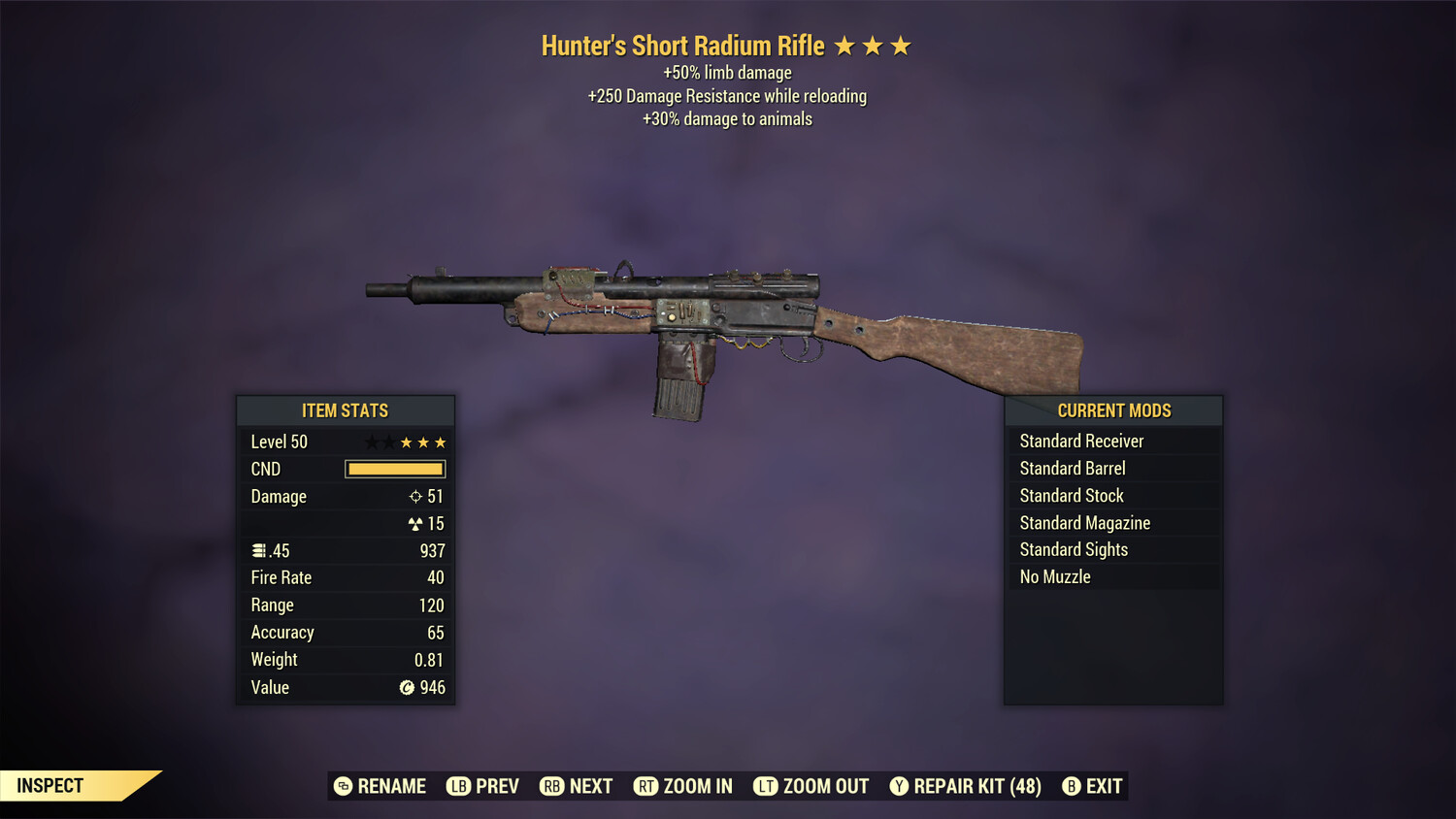Toggle the first star on the Level 50 row

(370, 442)
